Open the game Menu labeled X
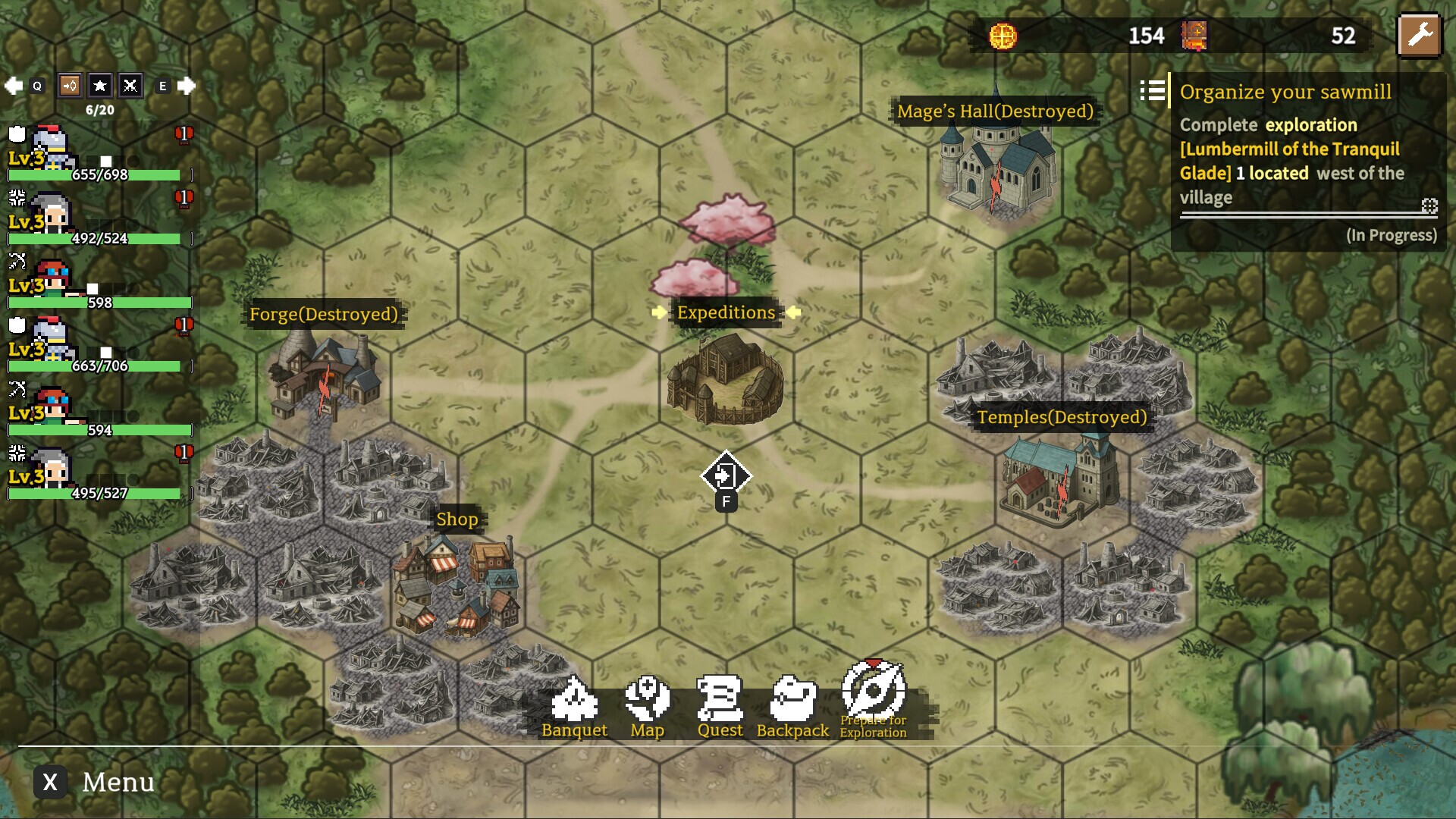Viewport: 1456px width, 819px height. pos(51,782)
